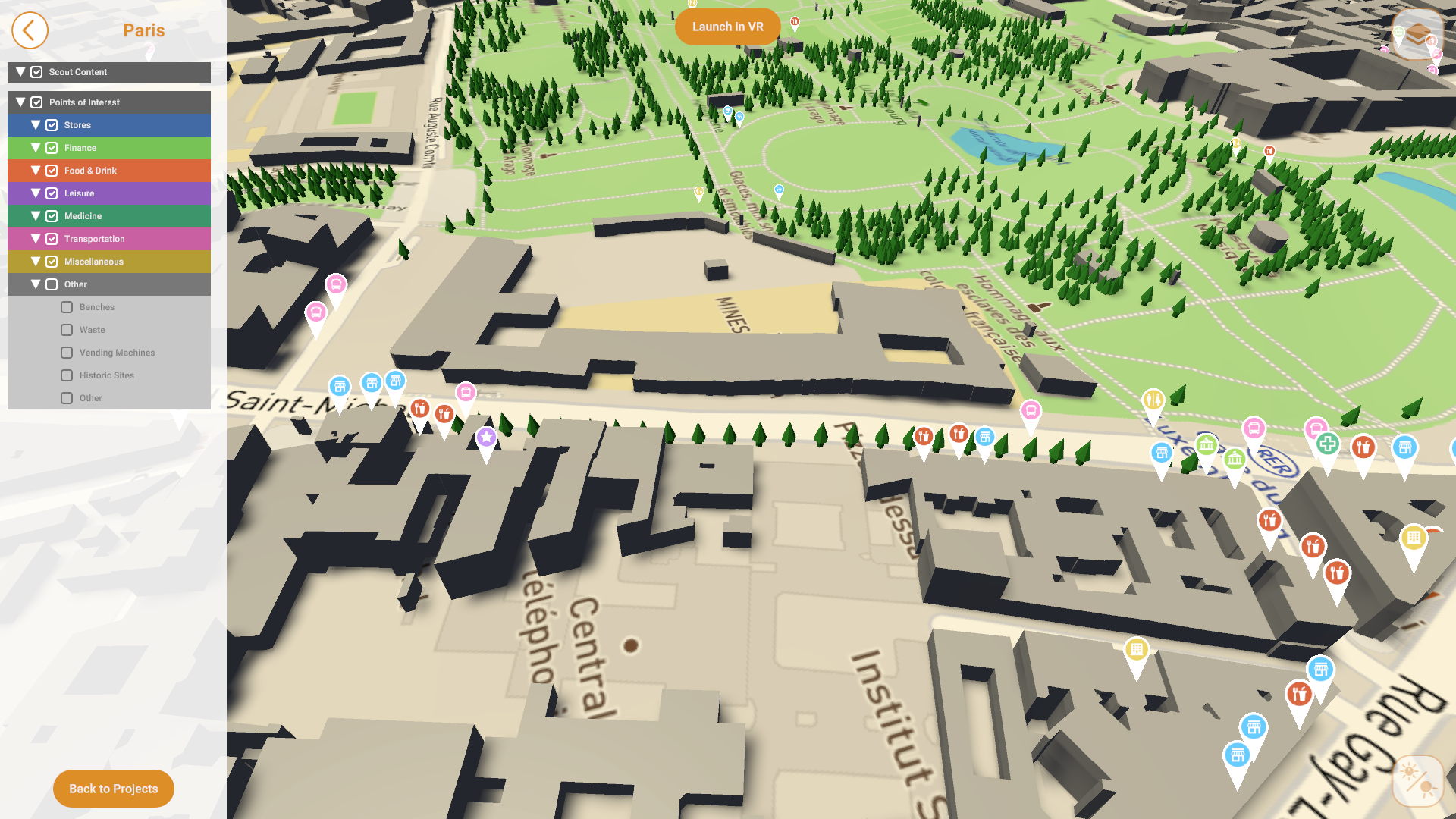Collapse the Transportation category arrow
This screenshot has width=1456, height=819.
point(35,238)
